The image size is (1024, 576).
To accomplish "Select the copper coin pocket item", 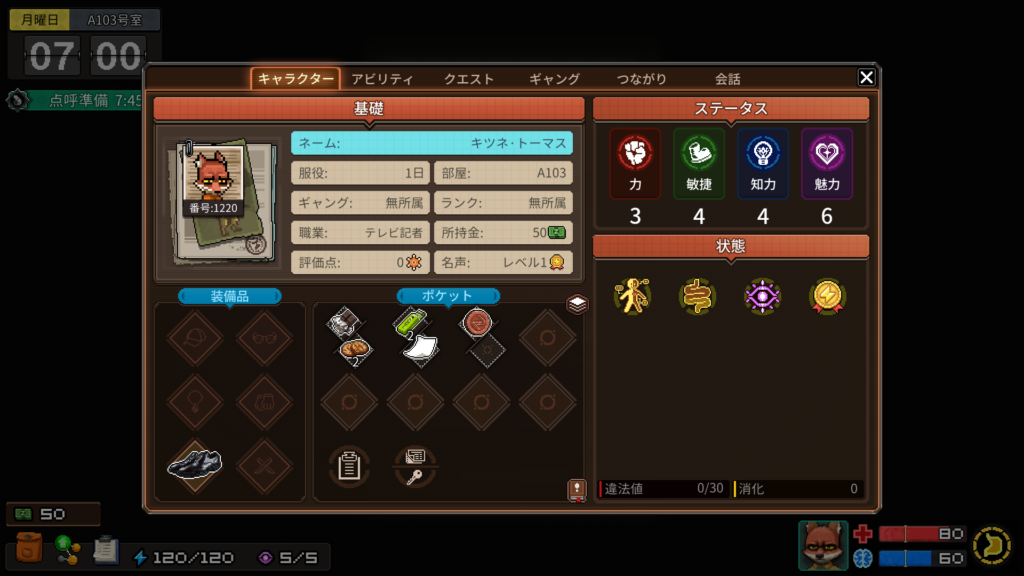I will pyautogui.click(x=475, y=321).
